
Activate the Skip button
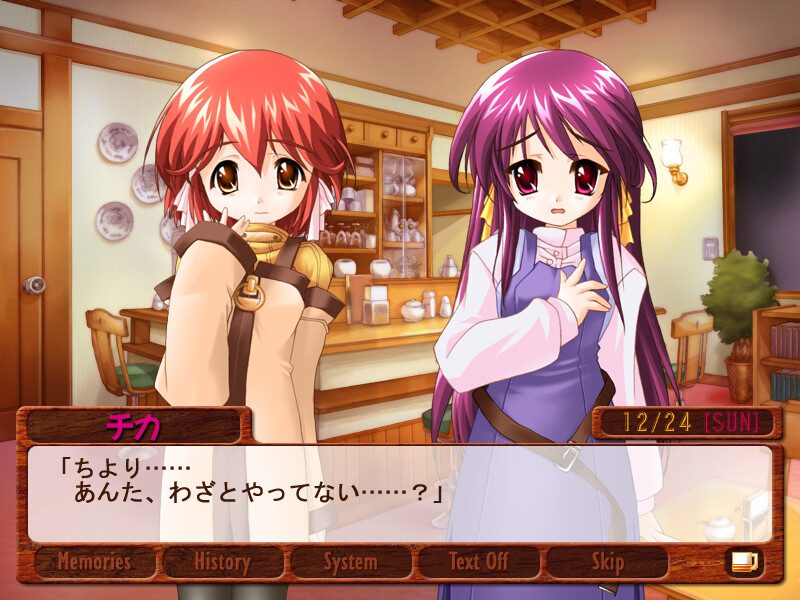[607, 562]
